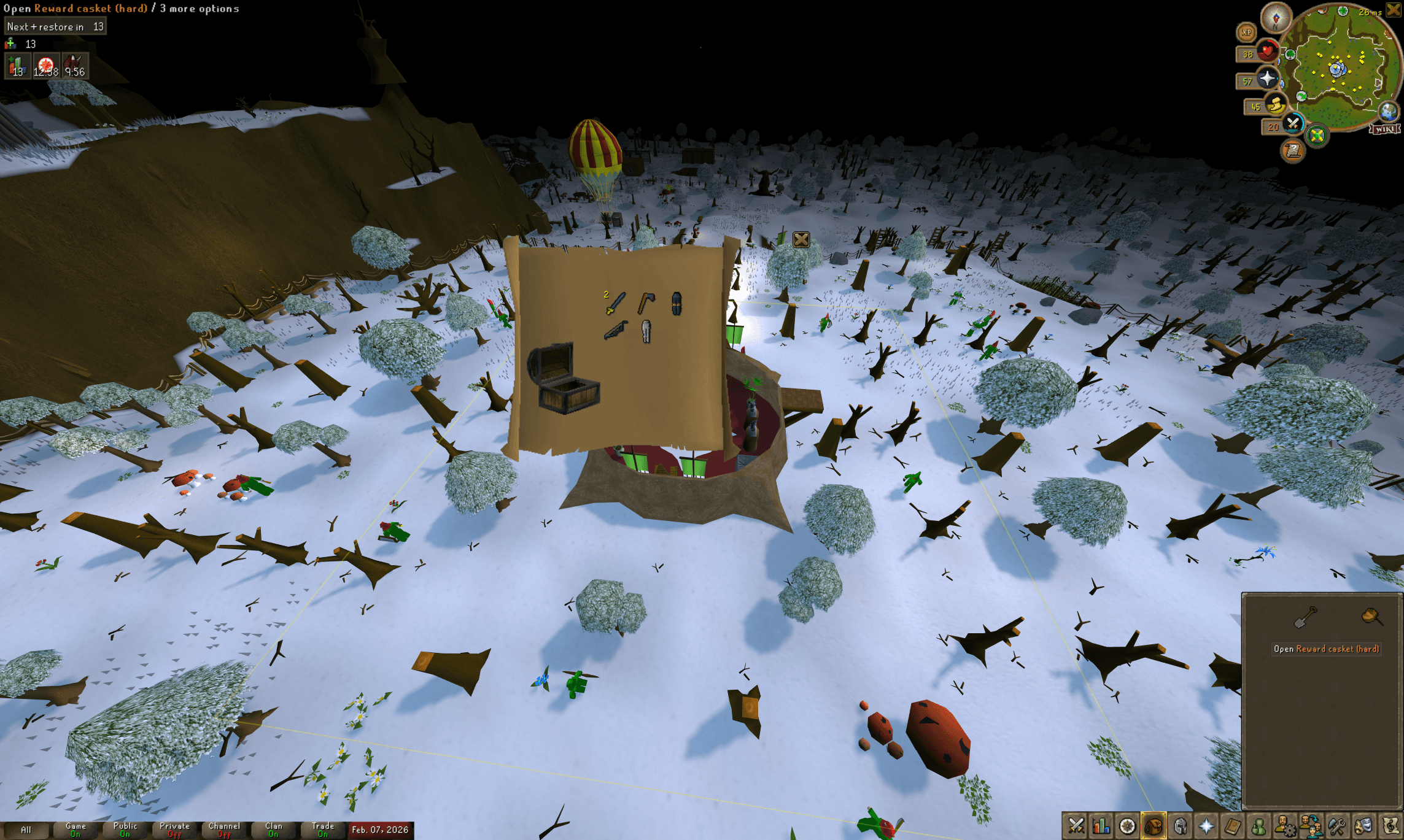Open the world map globe on minimap
The height and width of the screenshot is (840, 1404).
click(1387, 112)
